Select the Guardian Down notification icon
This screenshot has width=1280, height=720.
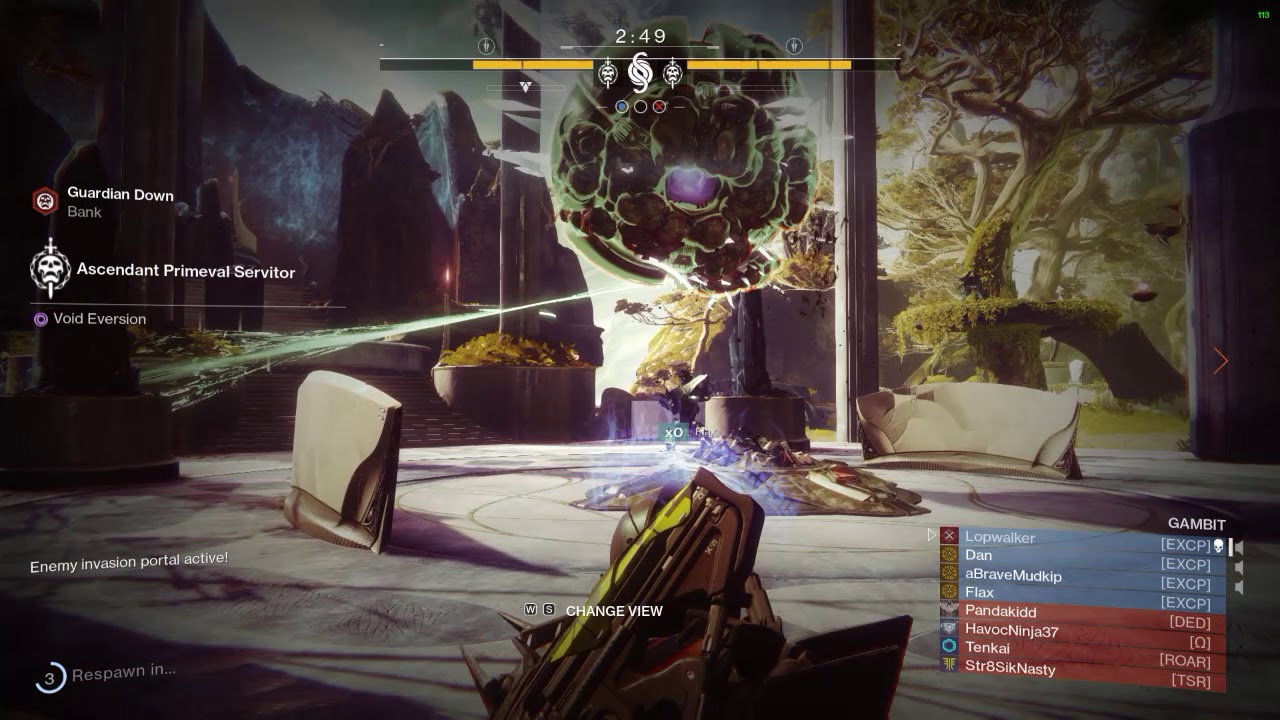click(45, 201)
